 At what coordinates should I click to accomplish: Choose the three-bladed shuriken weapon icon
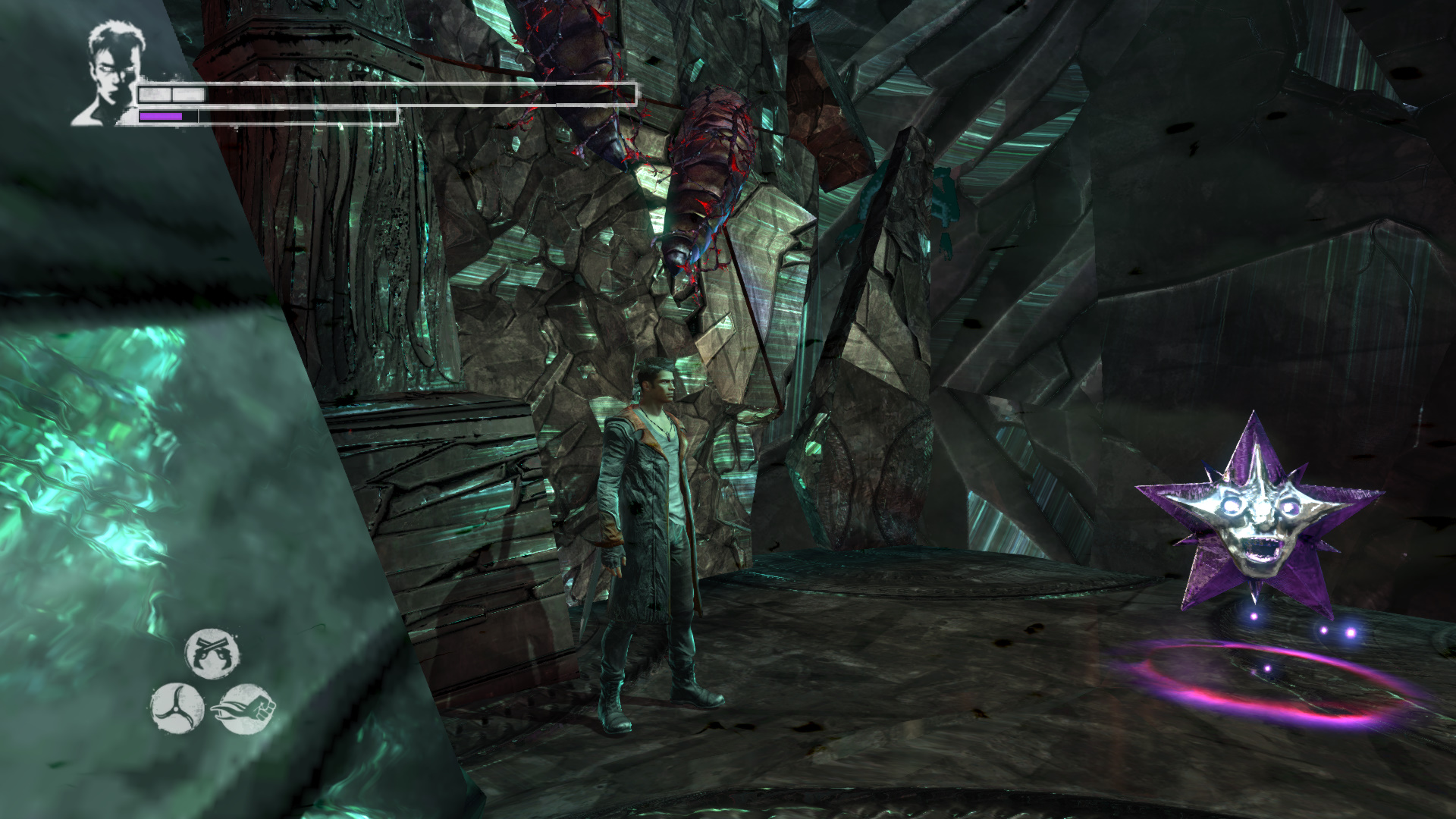pyautogui.click(x=177, y=708)
